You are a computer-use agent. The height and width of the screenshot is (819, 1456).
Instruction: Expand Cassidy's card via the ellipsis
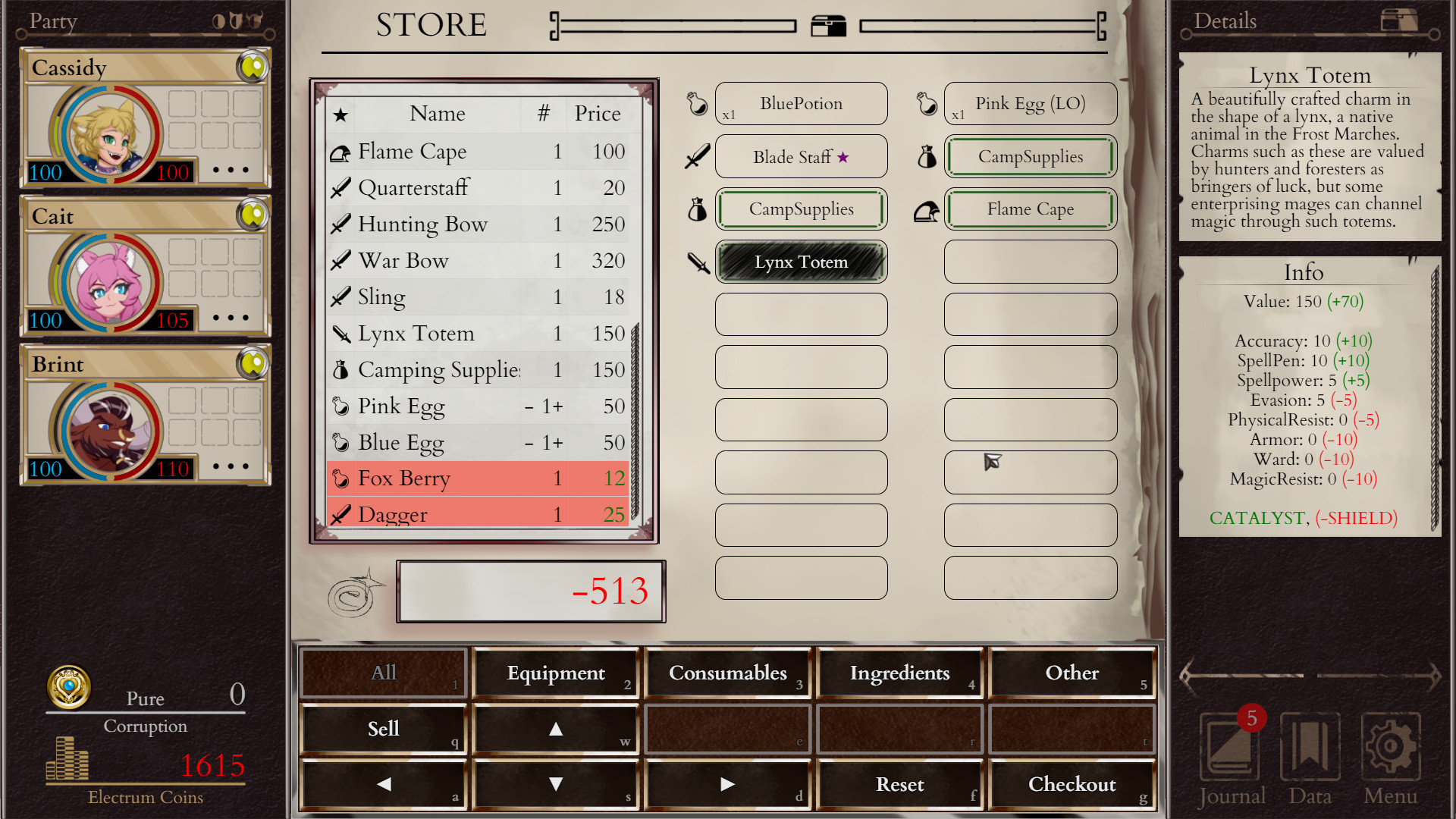[231, 170]
